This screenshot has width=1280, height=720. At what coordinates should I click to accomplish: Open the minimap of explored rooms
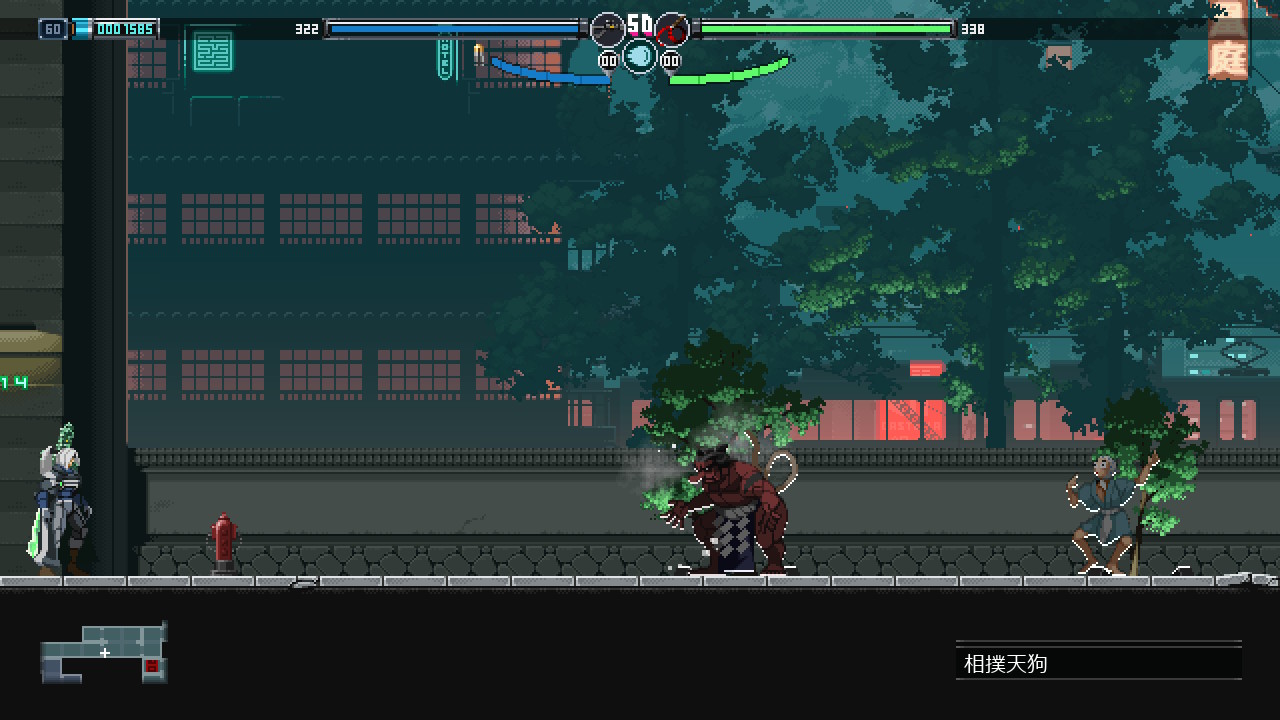103,653
